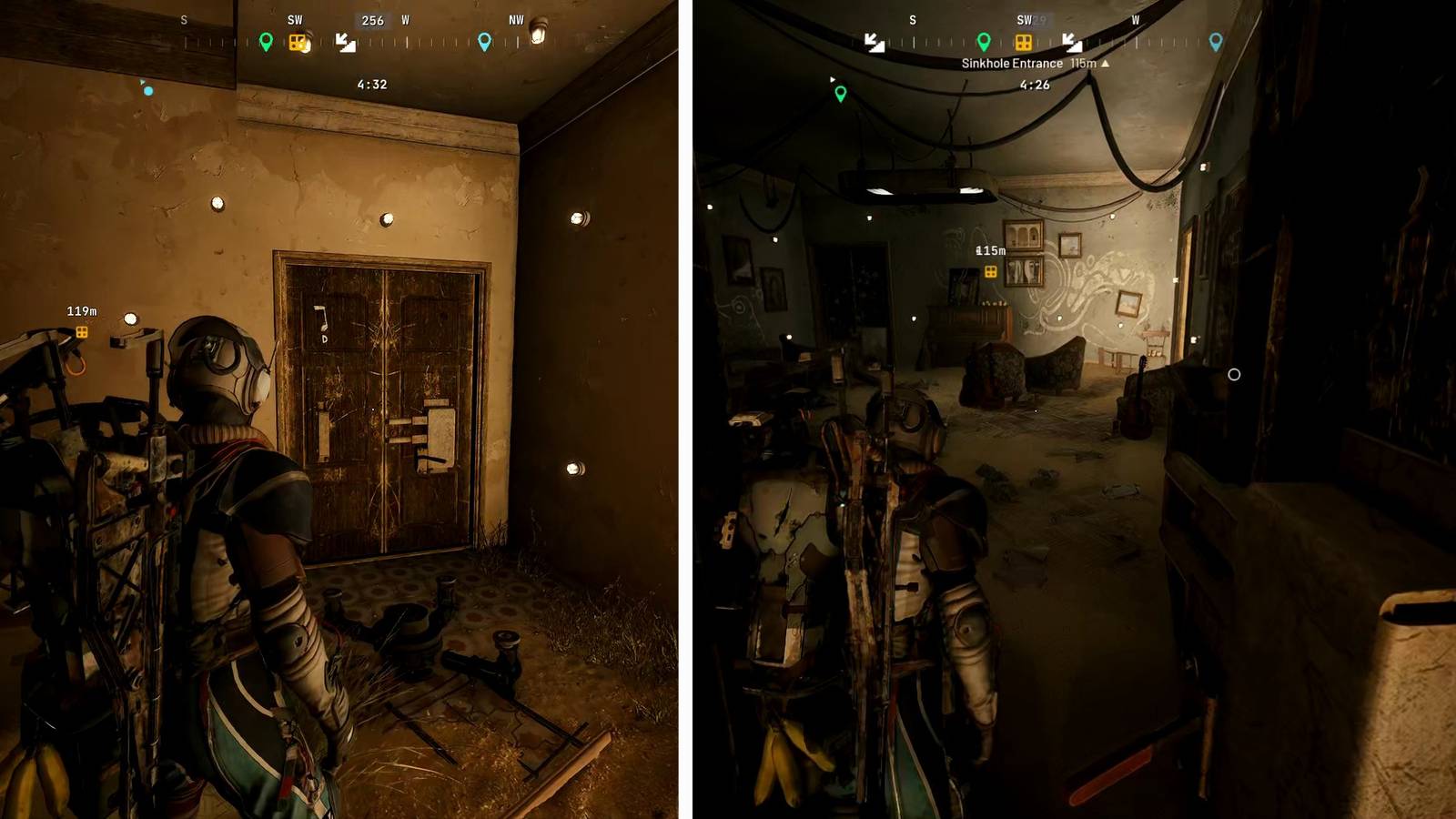Click the aiming reticle circle on the right screen
1456x819 pixels.
pos(1234,374)
